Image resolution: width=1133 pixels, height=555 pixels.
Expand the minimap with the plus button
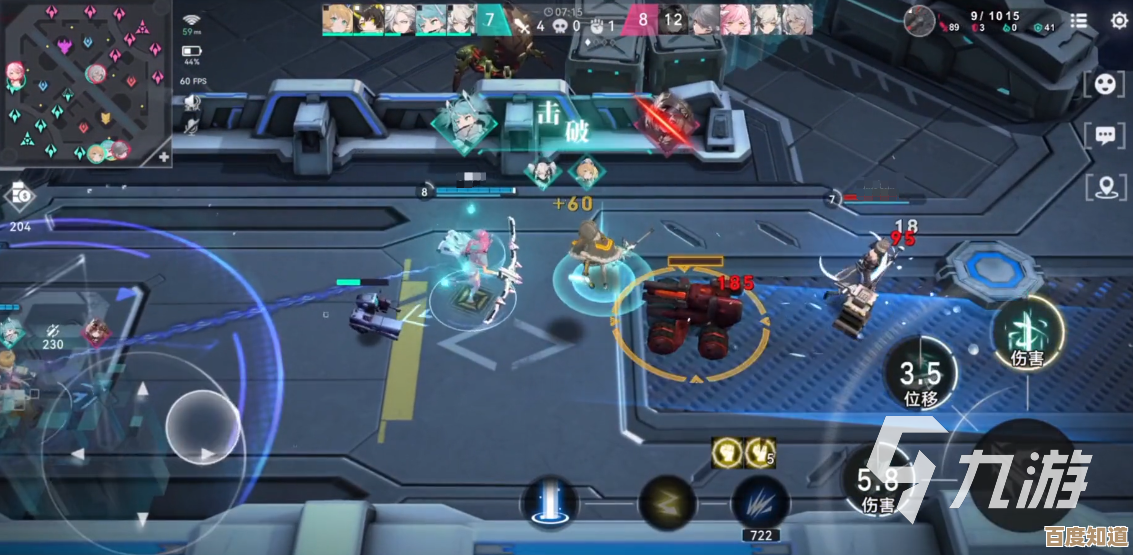tap(163, 156)
